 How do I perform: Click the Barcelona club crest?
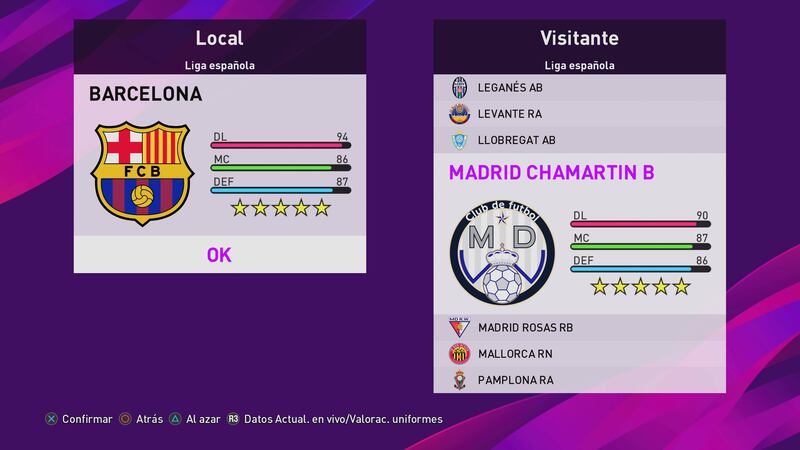pos(141,173)
